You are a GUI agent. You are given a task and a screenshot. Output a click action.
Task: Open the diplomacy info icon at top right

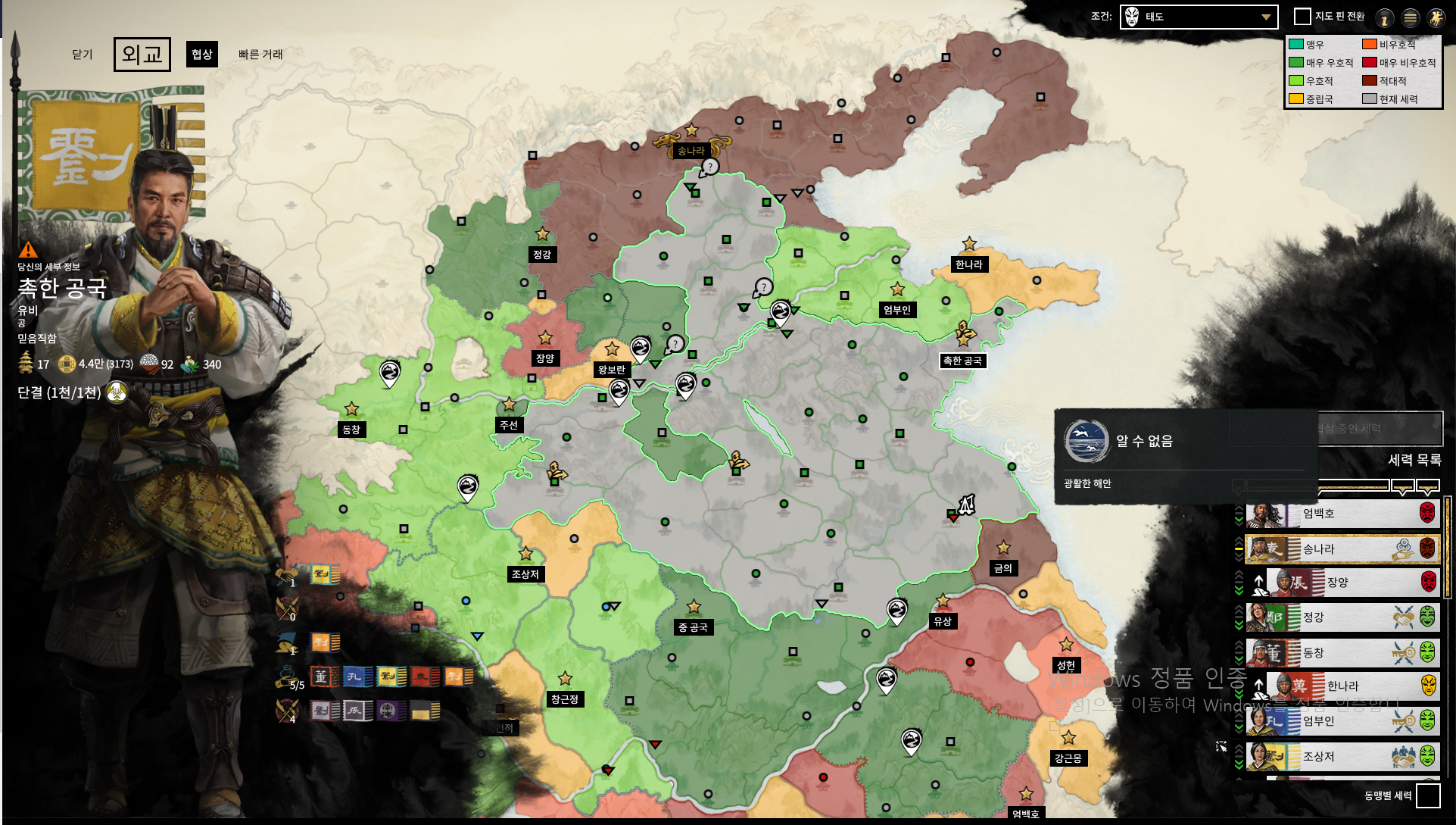1384,17
